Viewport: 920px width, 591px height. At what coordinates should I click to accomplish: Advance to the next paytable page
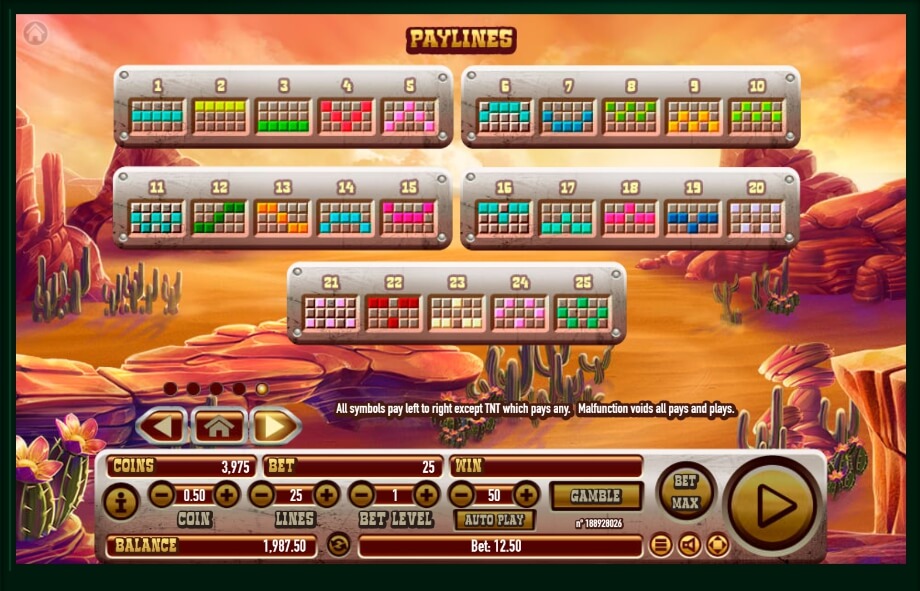click(274, 427)
